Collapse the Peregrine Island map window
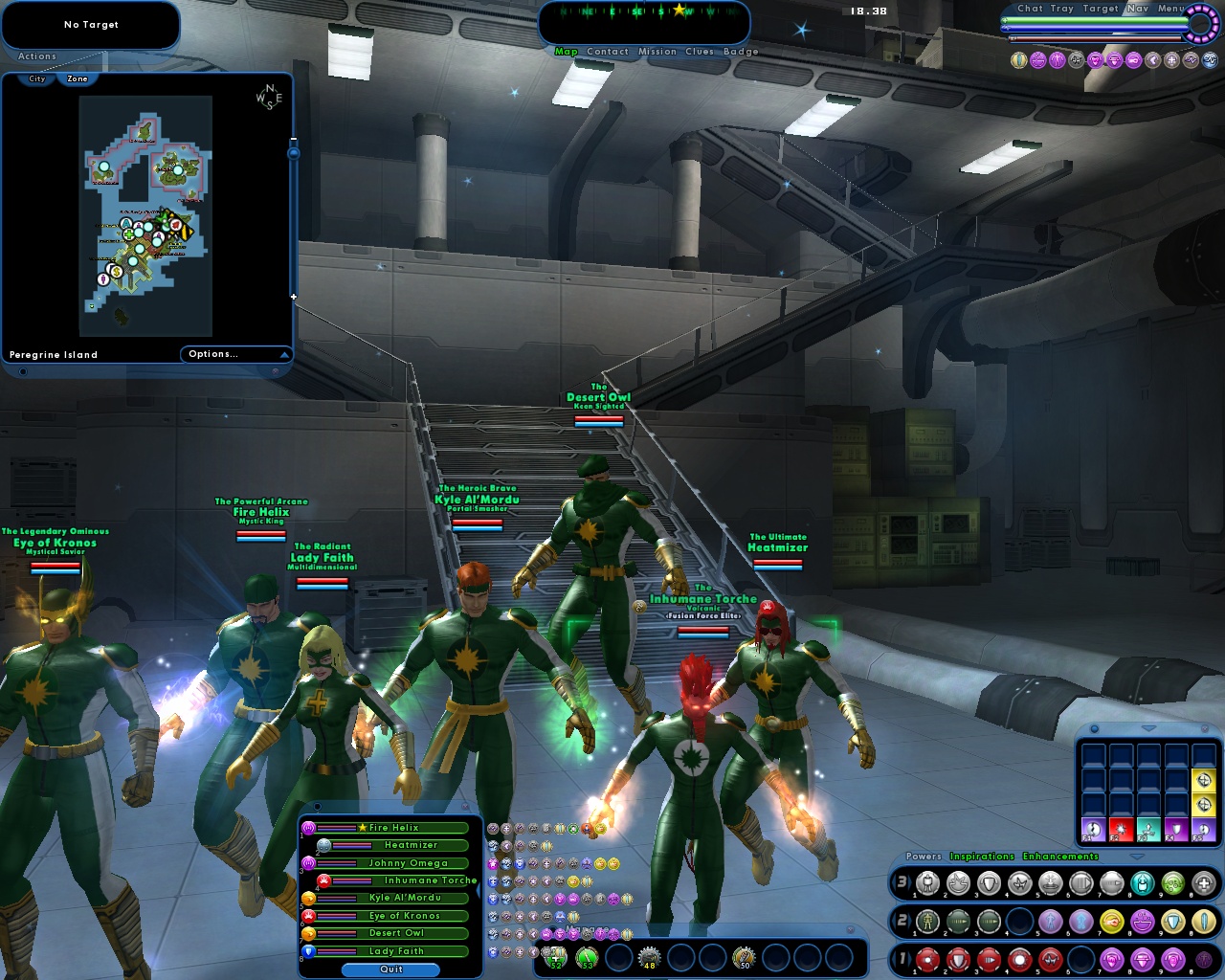 tap(284, 355)
